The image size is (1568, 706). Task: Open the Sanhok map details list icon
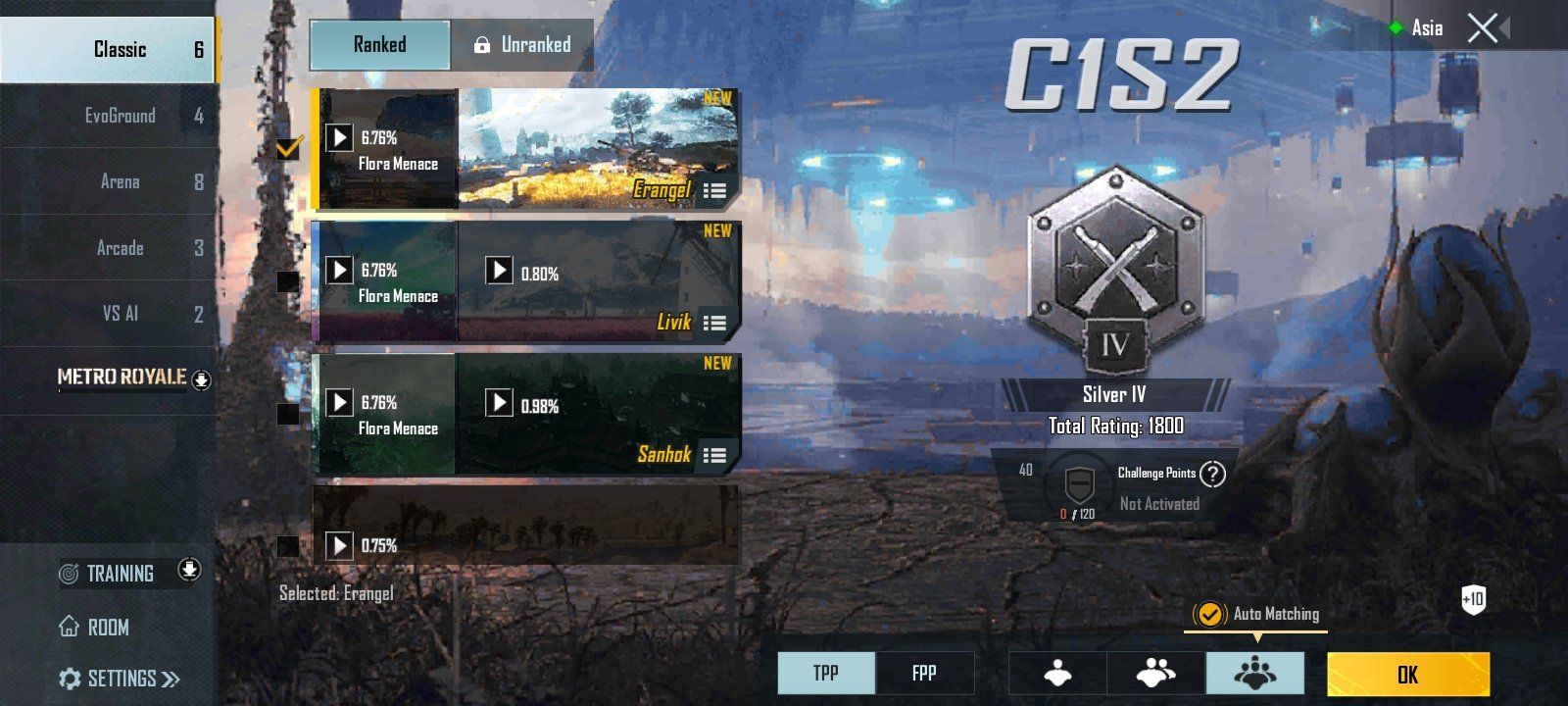click(x=715, y=455)
